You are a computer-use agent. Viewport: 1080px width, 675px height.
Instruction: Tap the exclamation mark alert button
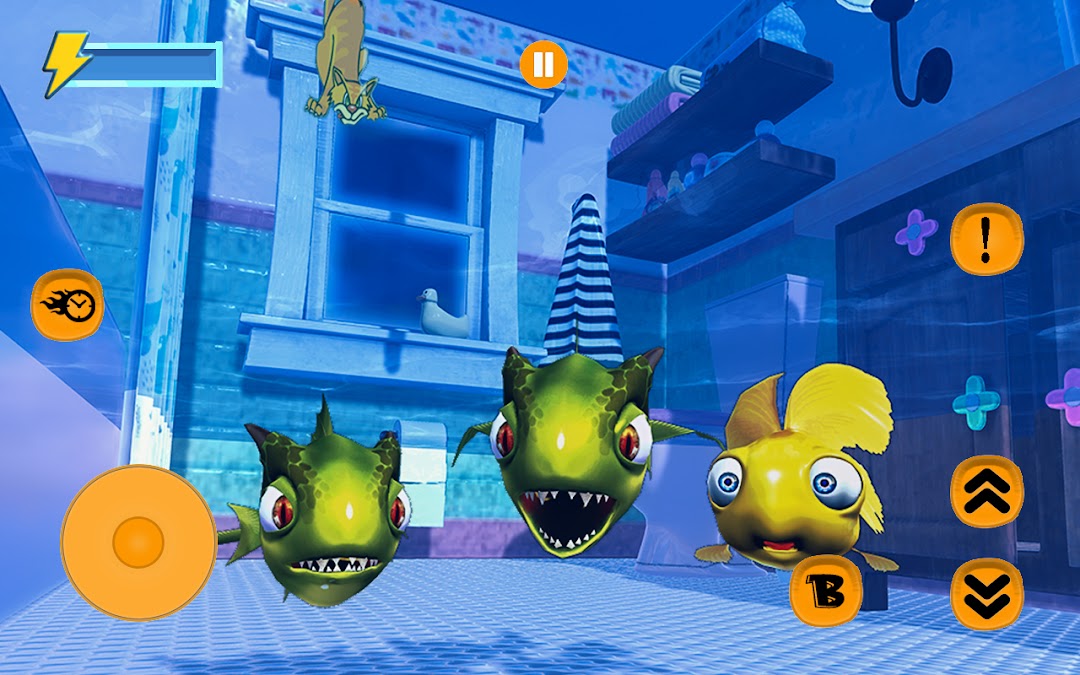(986, 238)
